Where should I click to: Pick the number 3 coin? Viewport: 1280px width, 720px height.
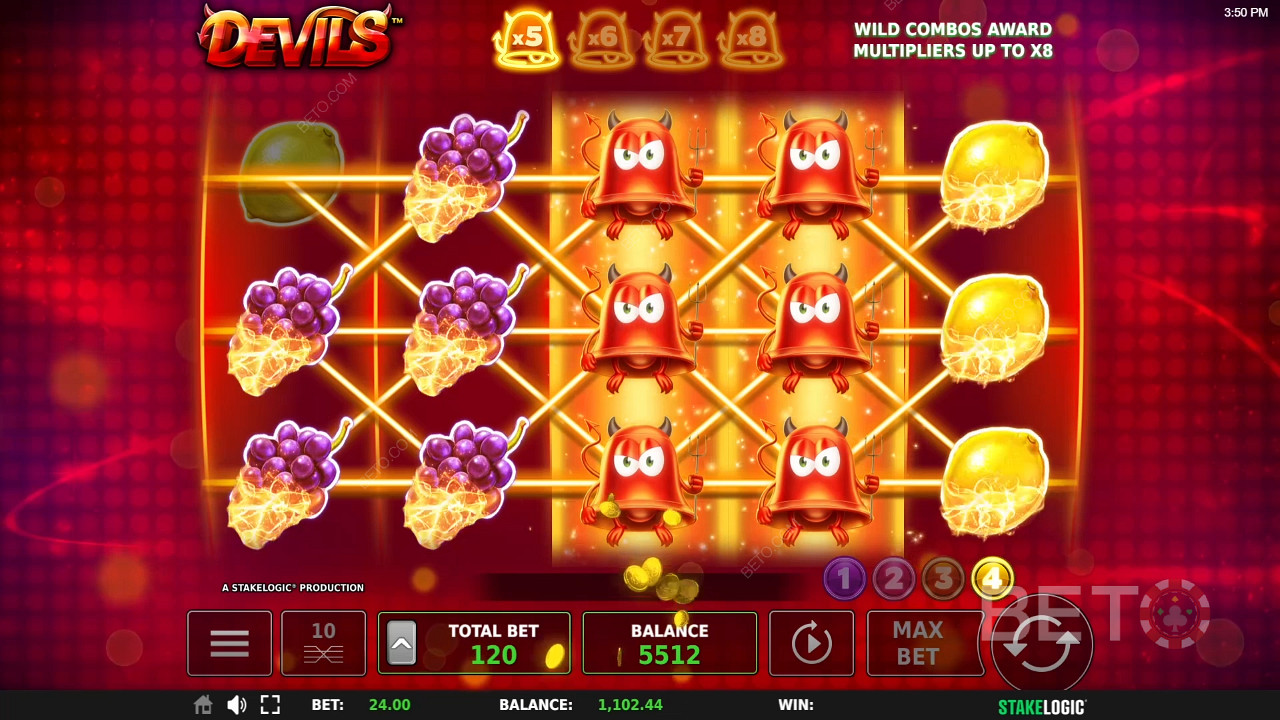pyautogui.click(x=942, y=578)
